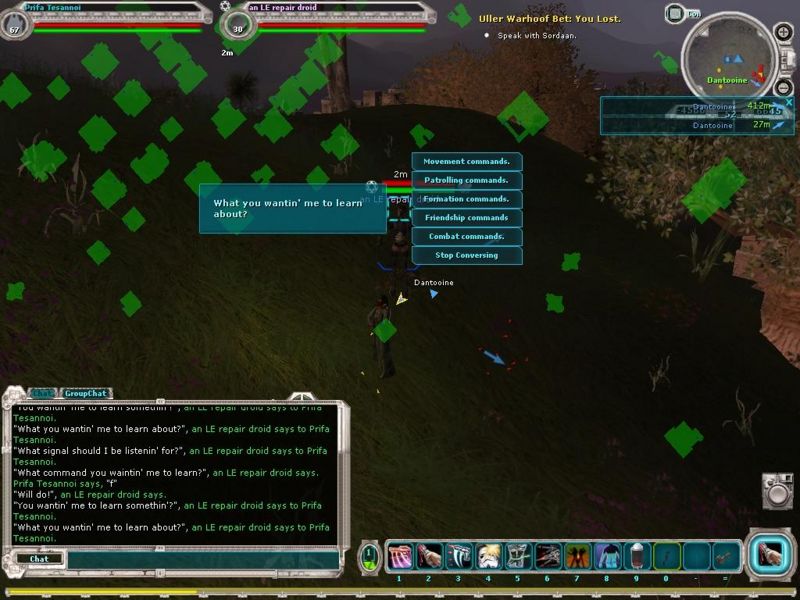Select Patrolling commands reply
800x600 pixels.
(466, 181)
